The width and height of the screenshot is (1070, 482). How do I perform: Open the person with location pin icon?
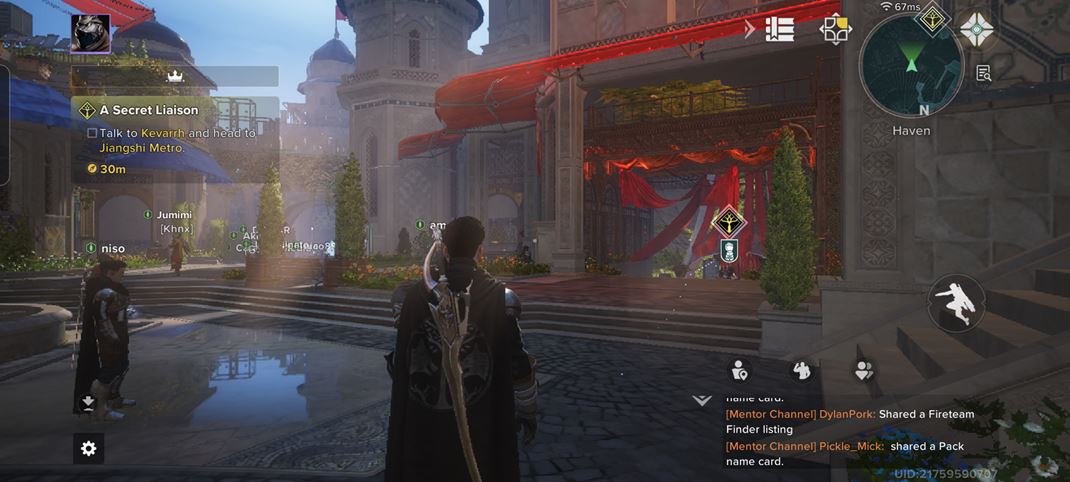click(x=740, y=371)
